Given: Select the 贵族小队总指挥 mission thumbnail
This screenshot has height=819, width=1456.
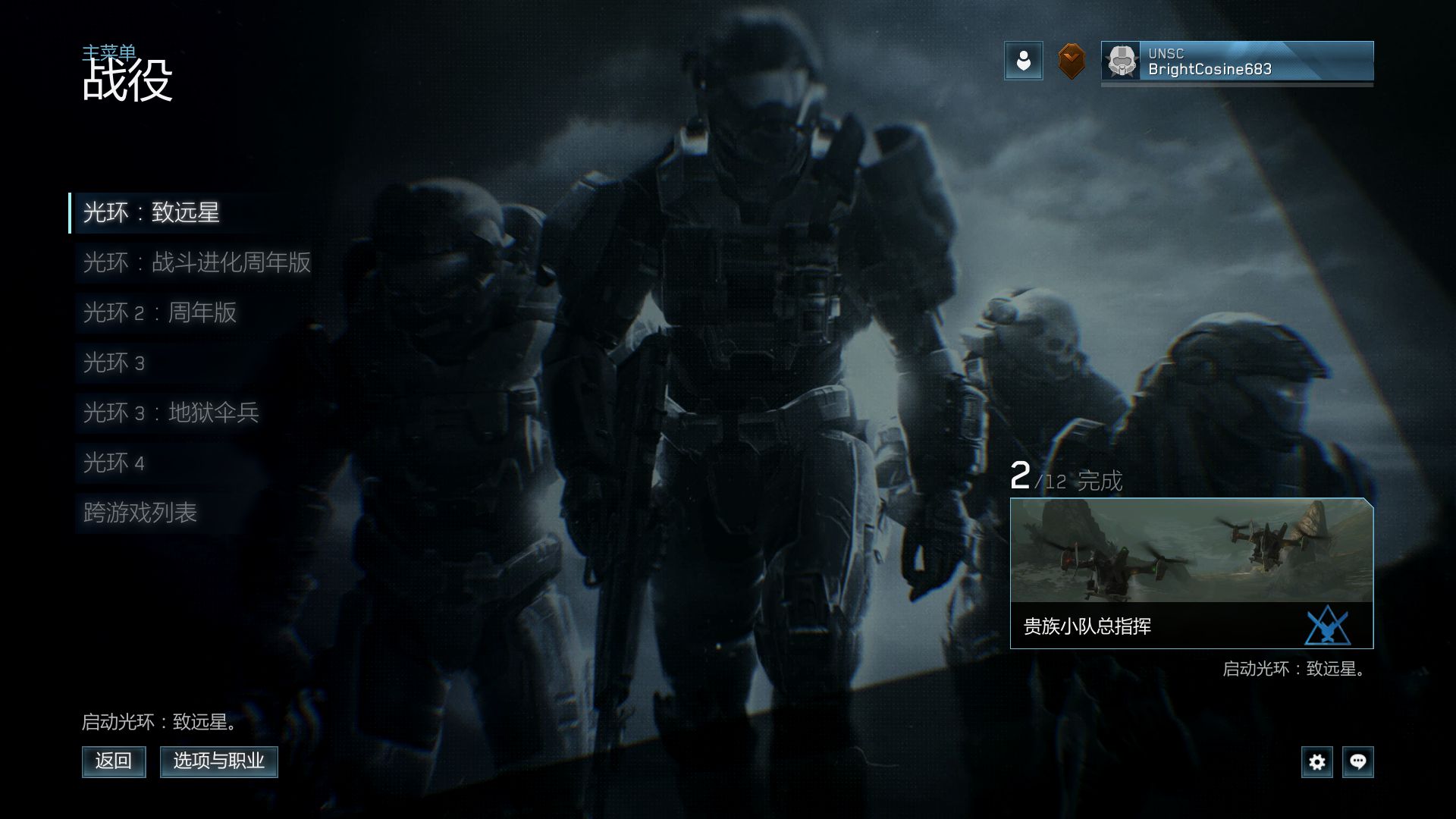Looking at the screenshot, I should coord(1191,573).
